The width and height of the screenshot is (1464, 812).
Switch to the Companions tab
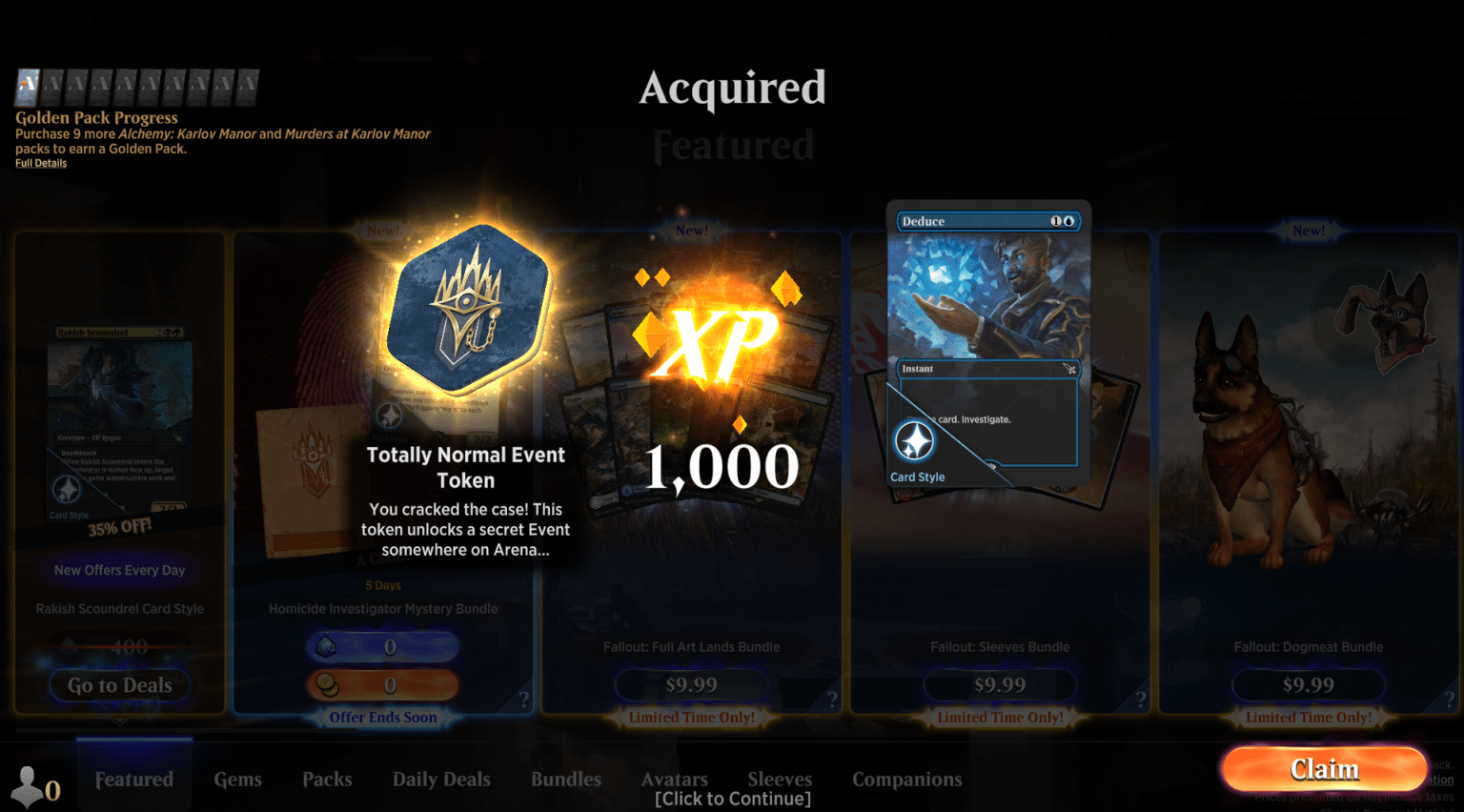click(906, 779)
